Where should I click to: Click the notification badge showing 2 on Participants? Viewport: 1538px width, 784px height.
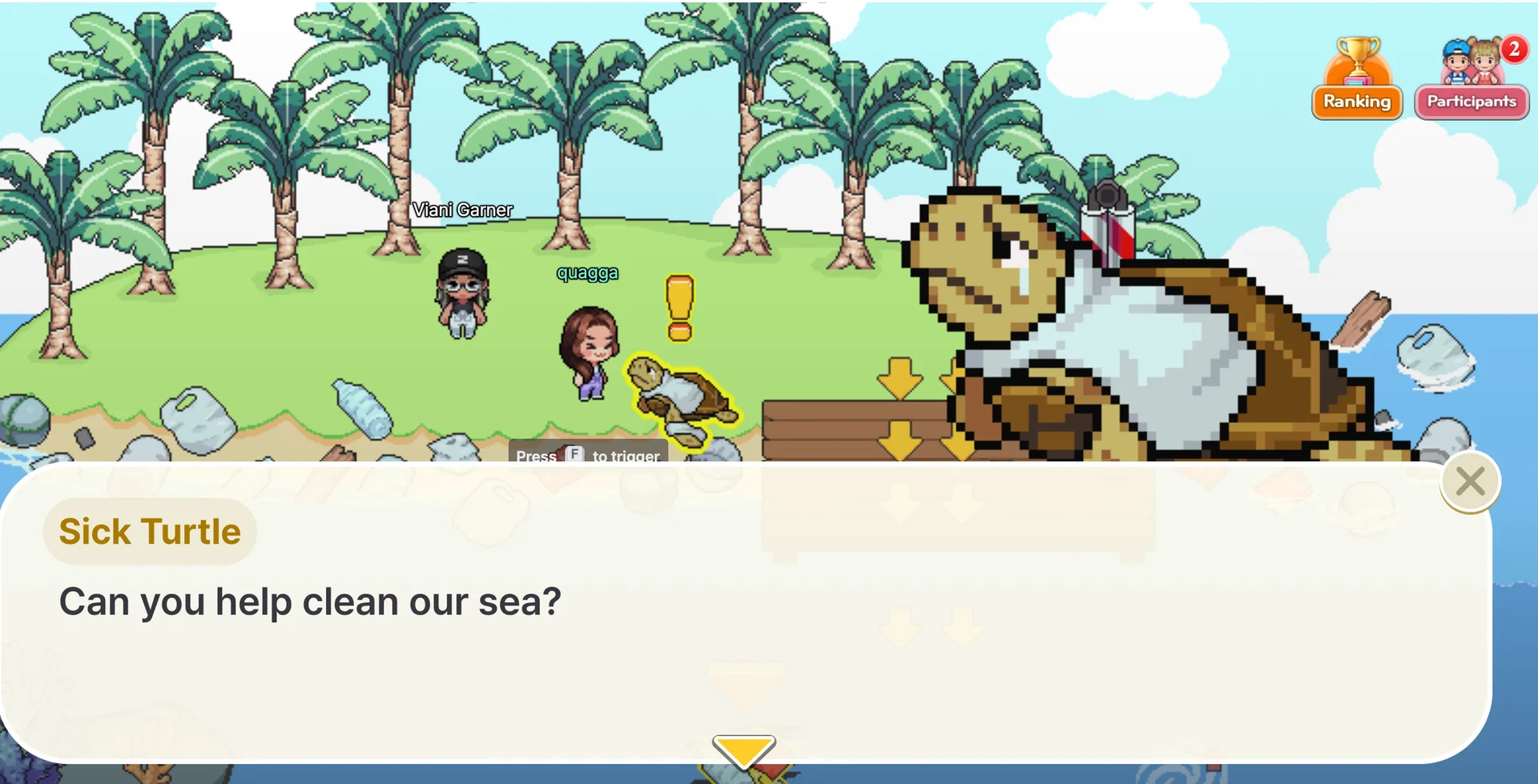click(1512, 50)
